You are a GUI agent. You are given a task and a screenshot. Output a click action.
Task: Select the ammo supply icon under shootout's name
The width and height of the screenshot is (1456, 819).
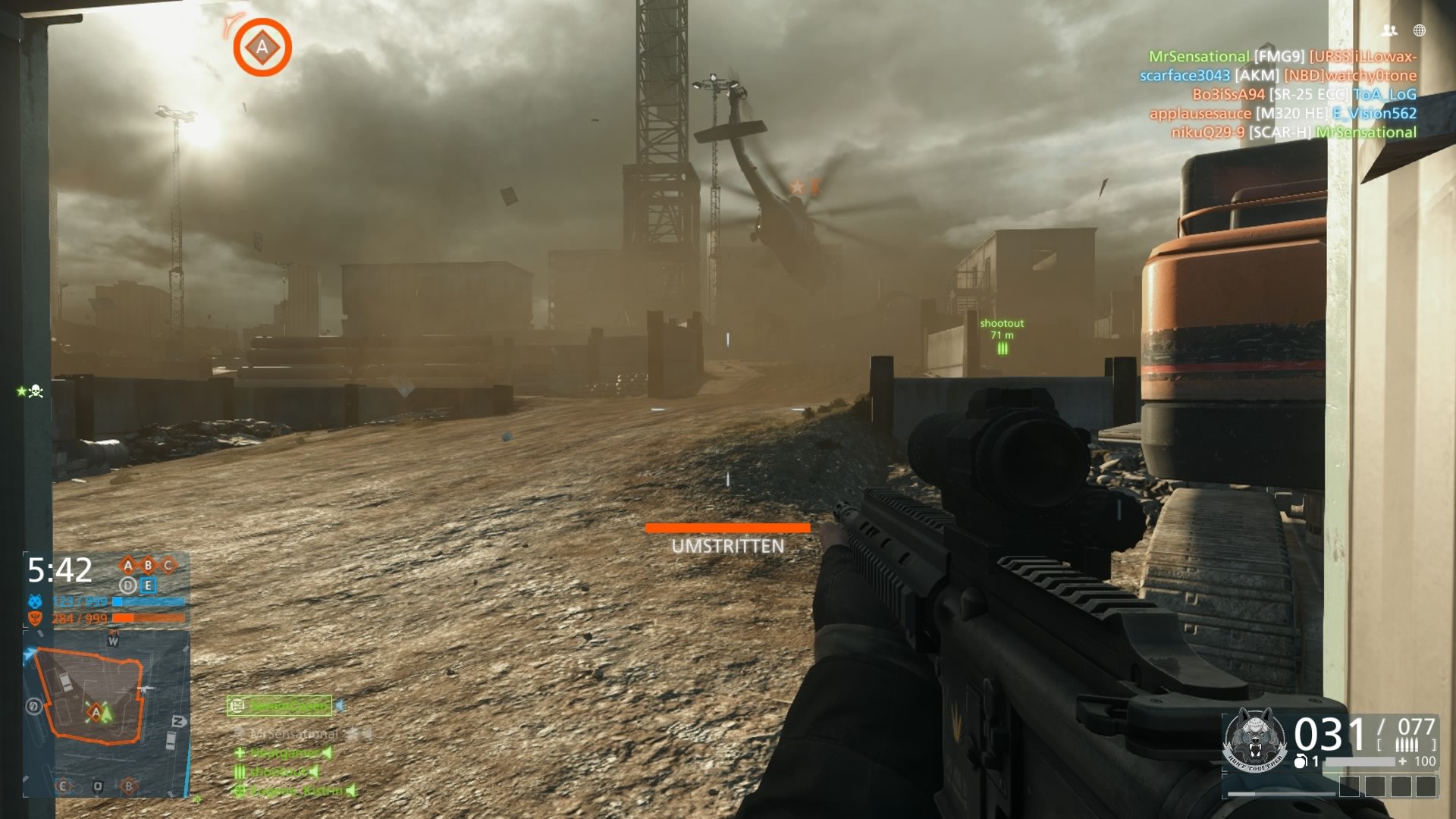pyautogui.click(x=1003, y=350)
